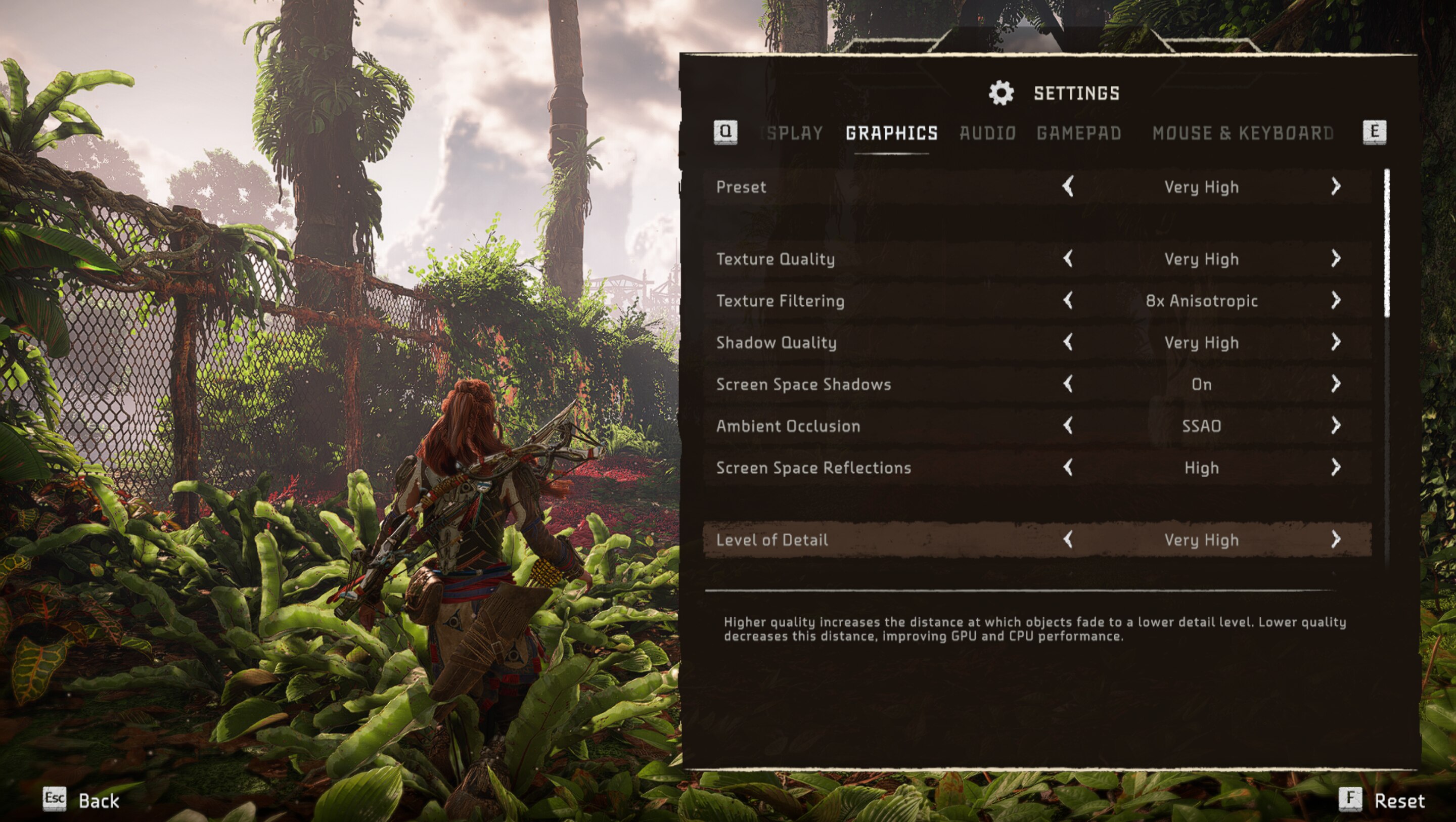Open the Gamepad settings tab

(x=1078, y=133)
